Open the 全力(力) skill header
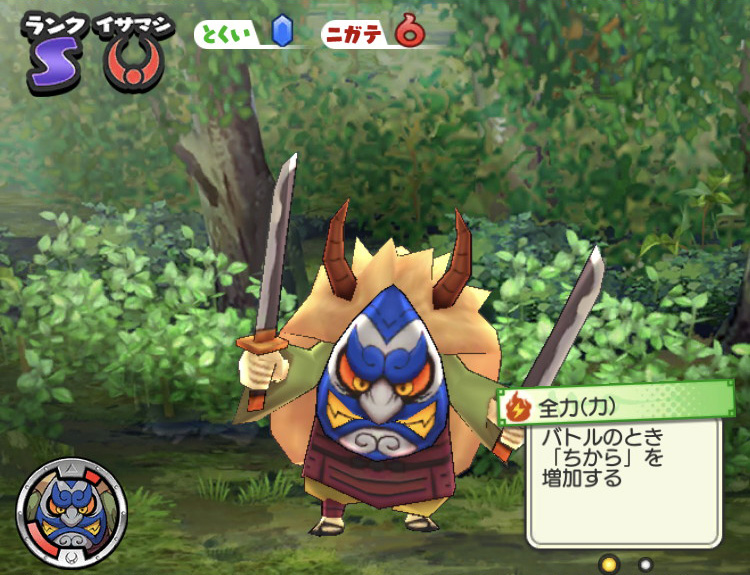This screenshot has width=750, height=575. tap(617, 405)
